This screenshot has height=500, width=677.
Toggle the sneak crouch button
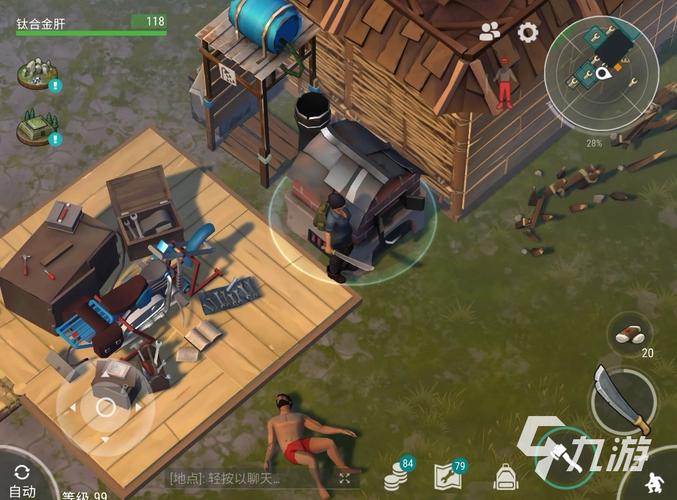pyautogui.click(x=656, y=481)
